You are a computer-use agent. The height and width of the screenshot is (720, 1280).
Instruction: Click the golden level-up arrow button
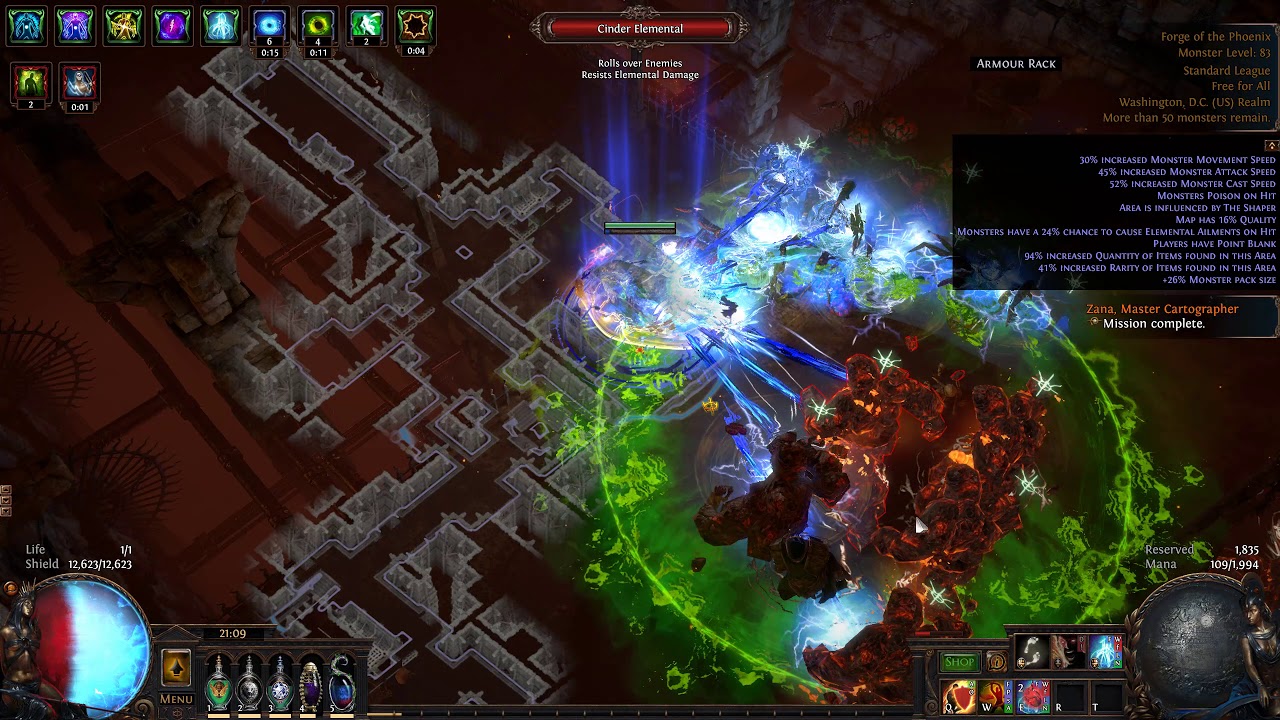point(176,668)
